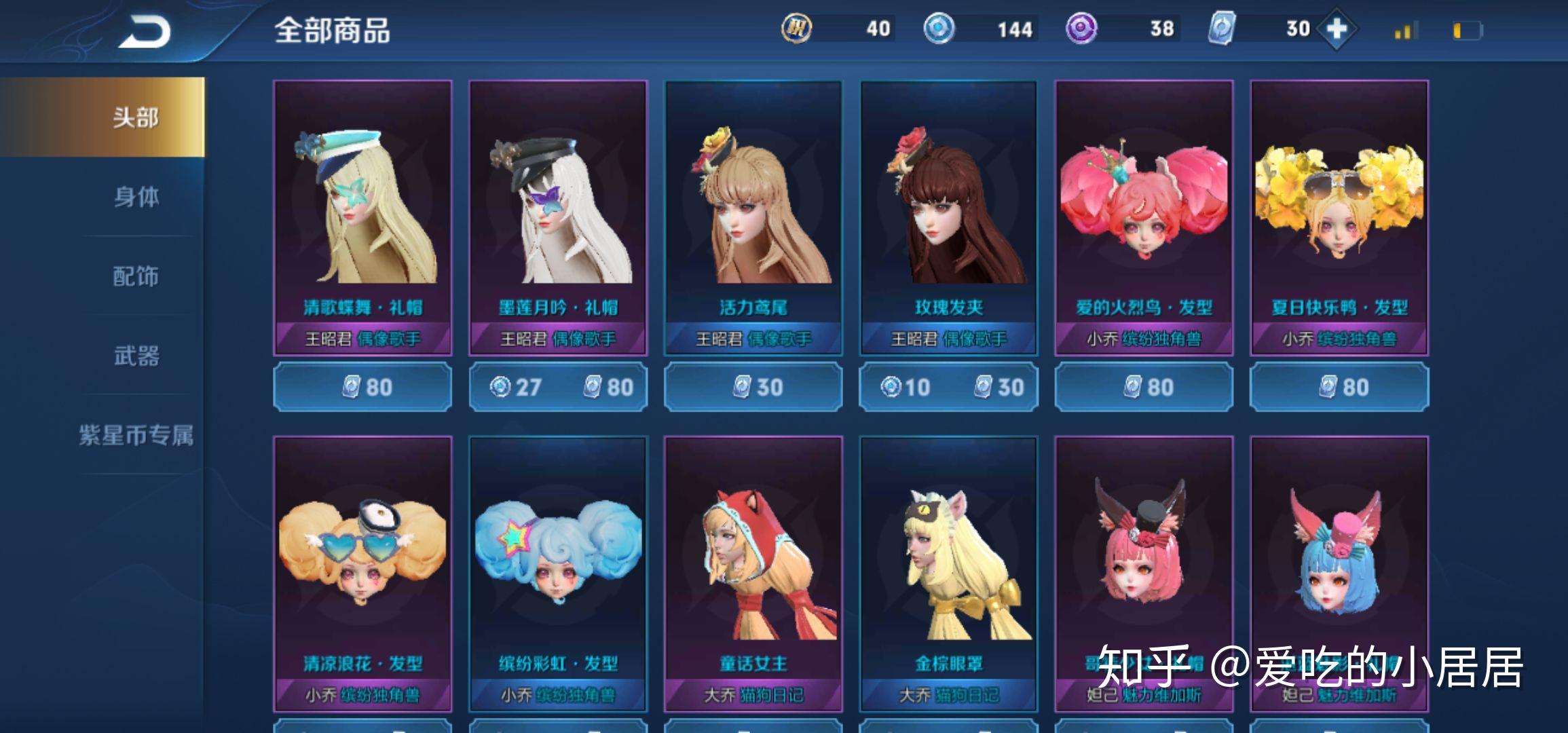The width and height of the screenshot is (1568, 733).
Task: Buy 夏日快乐鸭·发型 for 80 tickets
Action: pos(1339,387)
